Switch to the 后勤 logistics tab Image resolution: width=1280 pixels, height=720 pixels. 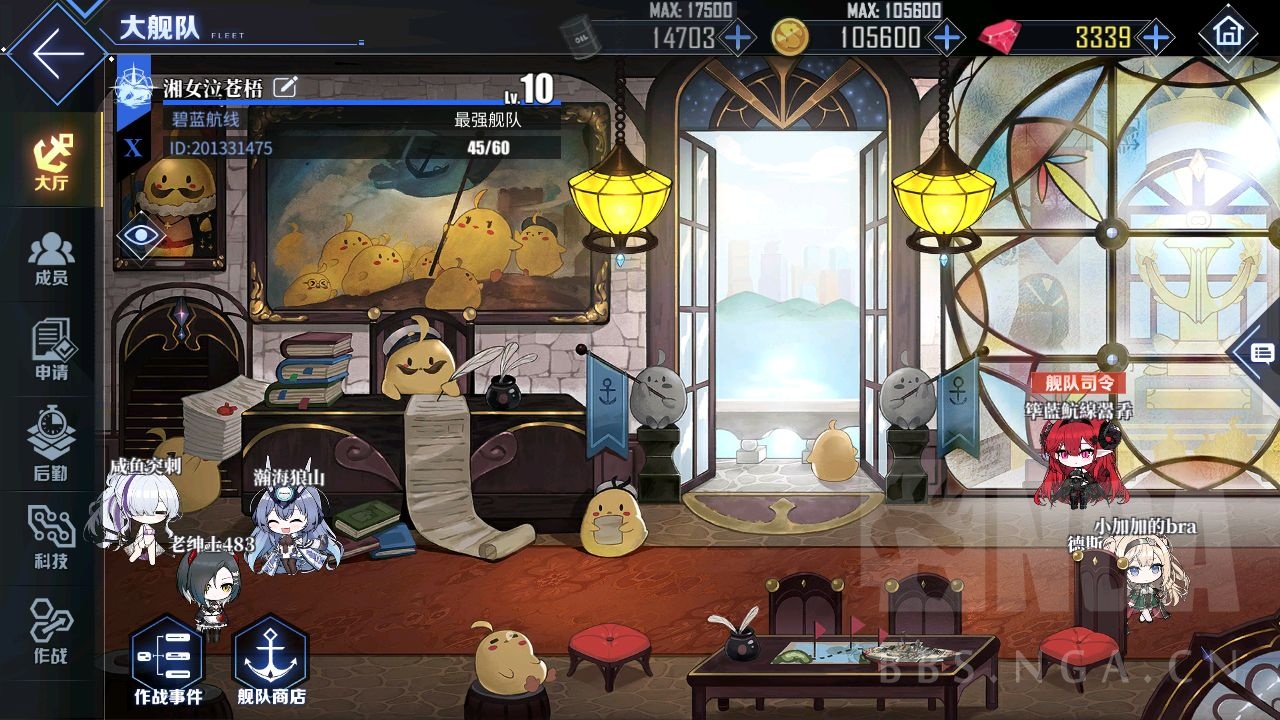click(51, 444)
